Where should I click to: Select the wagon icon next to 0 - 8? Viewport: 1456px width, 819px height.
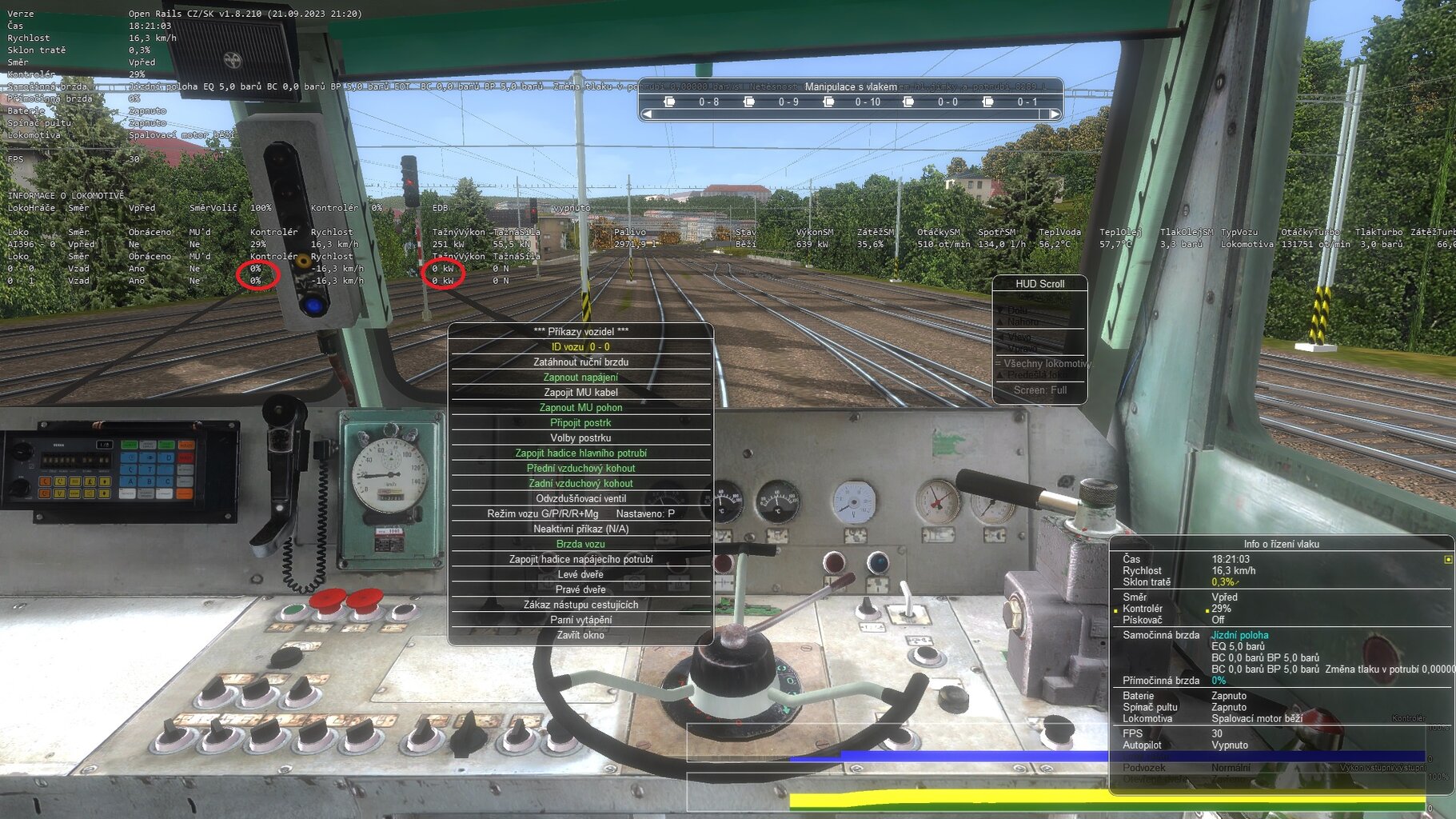coord(668,102)
